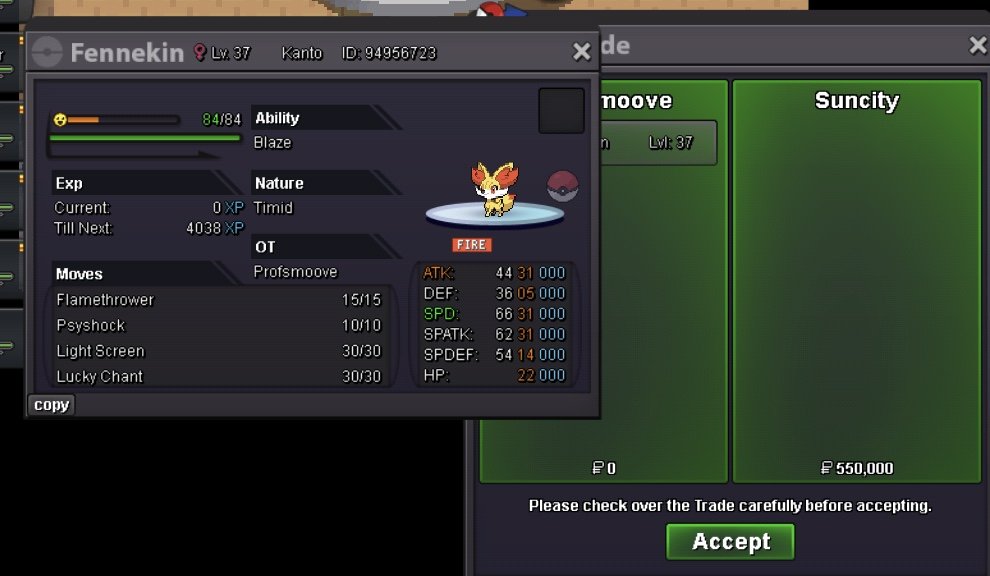The width and height of the screenshot is (990, 576).
Task: Copy Fennekin's summary details
Action: pos(51,405)
